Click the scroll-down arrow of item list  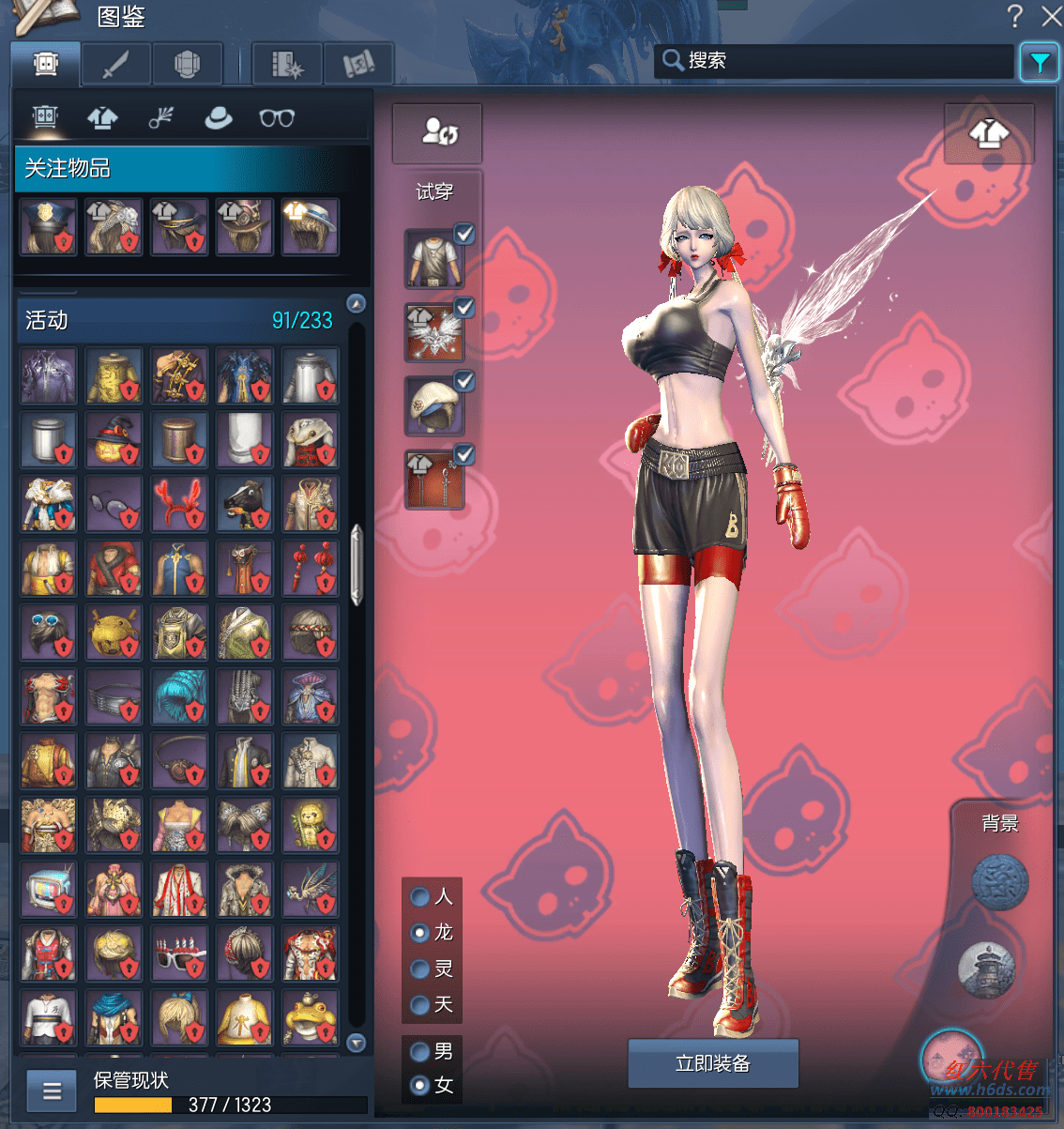tap(357, 1043)
